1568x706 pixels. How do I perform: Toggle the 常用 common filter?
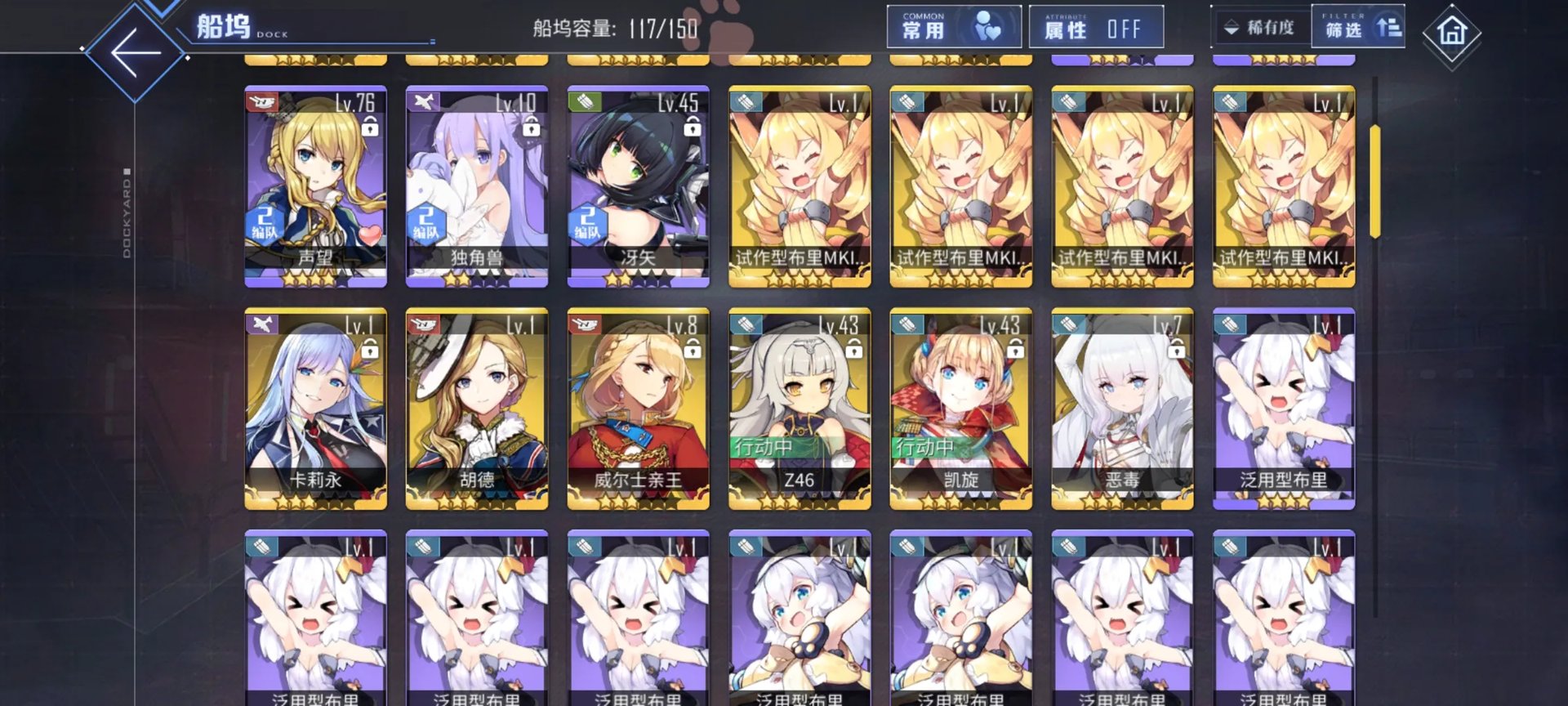tap(953, 28)
